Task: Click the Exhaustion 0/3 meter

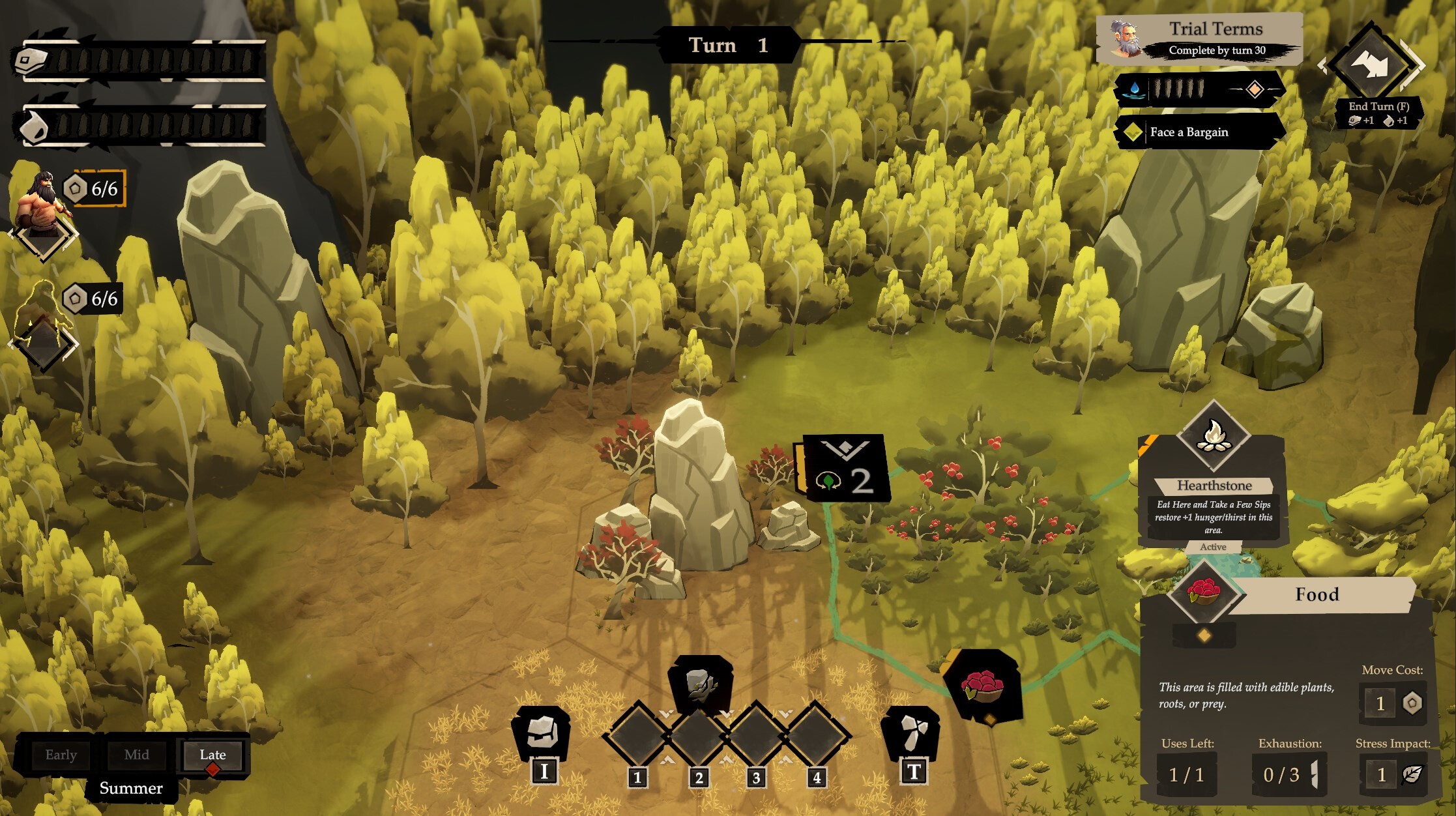Action: pyautogui.click(x=1289, y=774)
